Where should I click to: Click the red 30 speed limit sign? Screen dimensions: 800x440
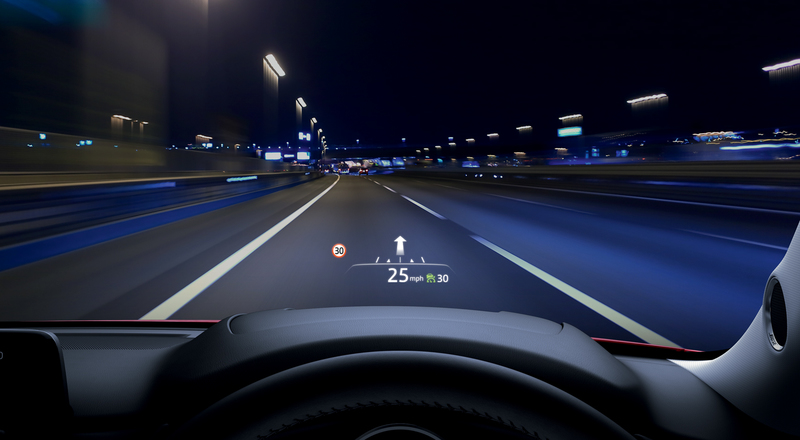pos(339,251)
